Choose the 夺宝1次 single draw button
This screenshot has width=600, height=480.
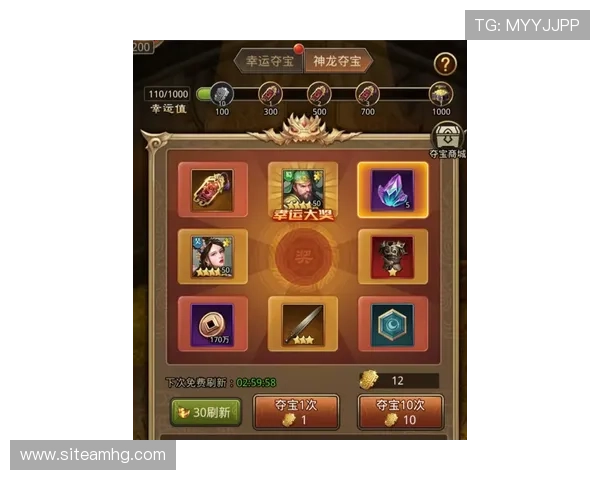[x=295, y=412]
